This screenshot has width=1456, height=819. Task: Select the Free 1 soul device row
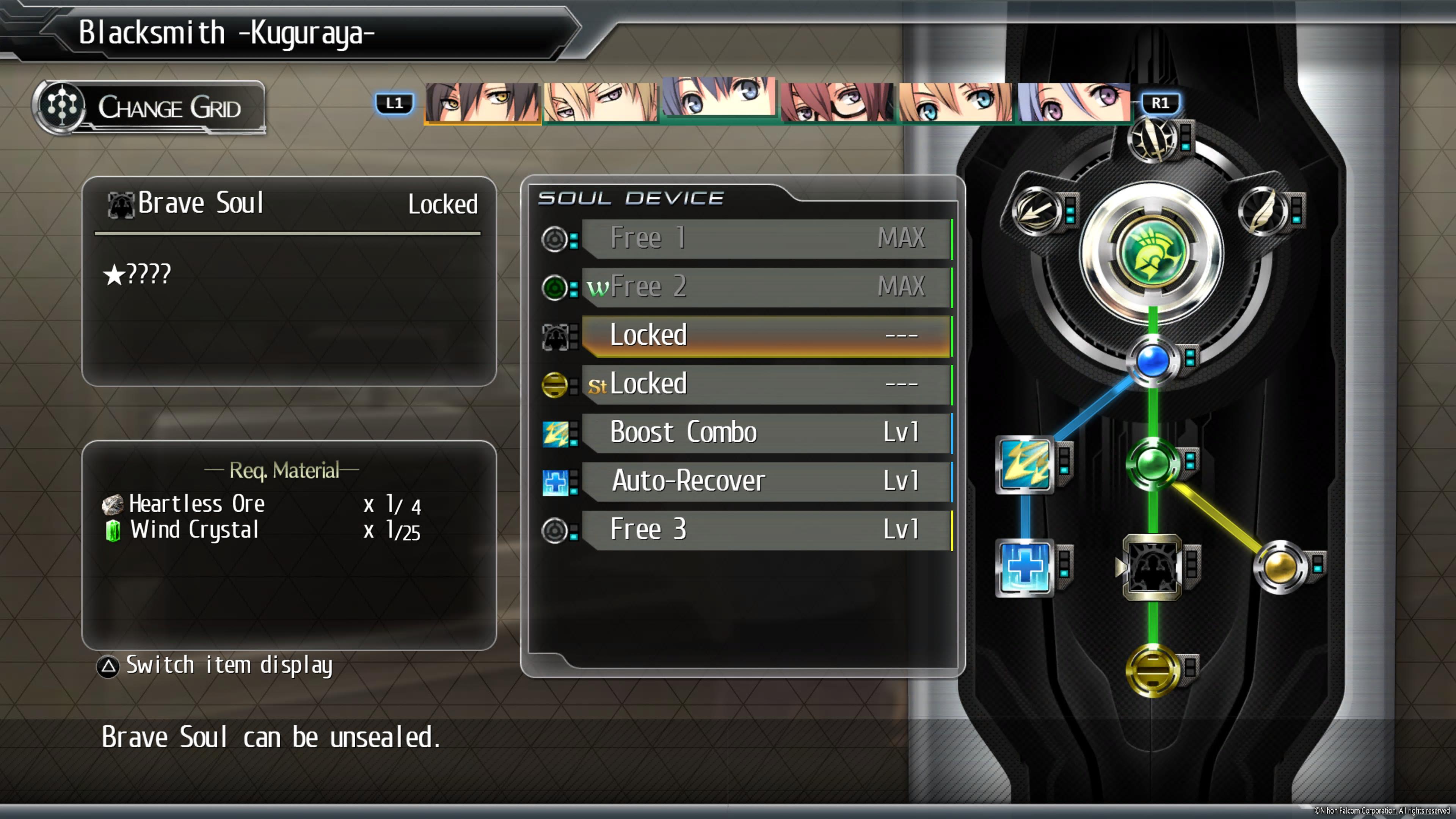[x=766, y=238]
